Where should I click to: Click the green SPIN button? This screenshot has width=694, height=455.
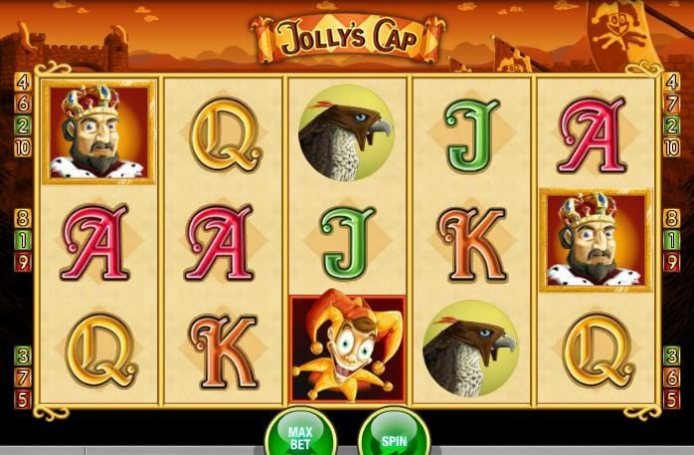(393, 436)
